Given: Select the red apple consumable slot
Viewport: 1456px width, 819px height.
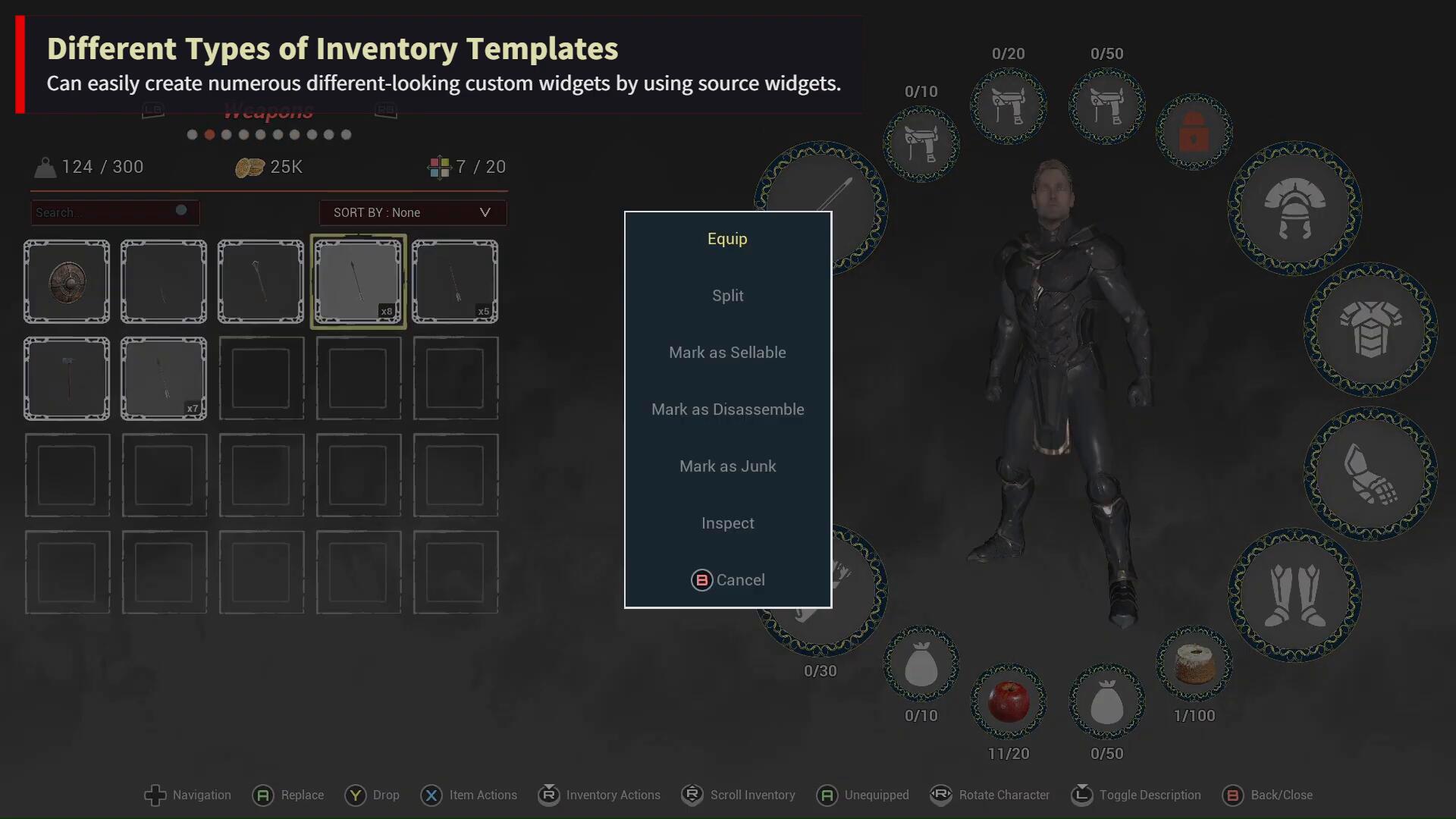Looking at the screenshot, I should point(1009,701).
